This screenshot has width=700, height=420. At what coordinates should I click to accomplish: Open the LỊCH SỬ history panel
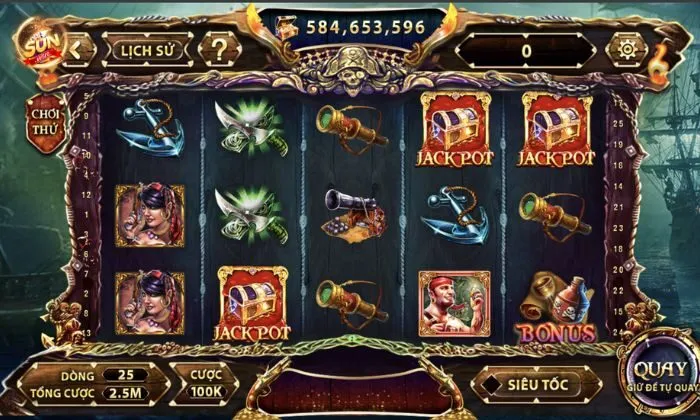150,49
